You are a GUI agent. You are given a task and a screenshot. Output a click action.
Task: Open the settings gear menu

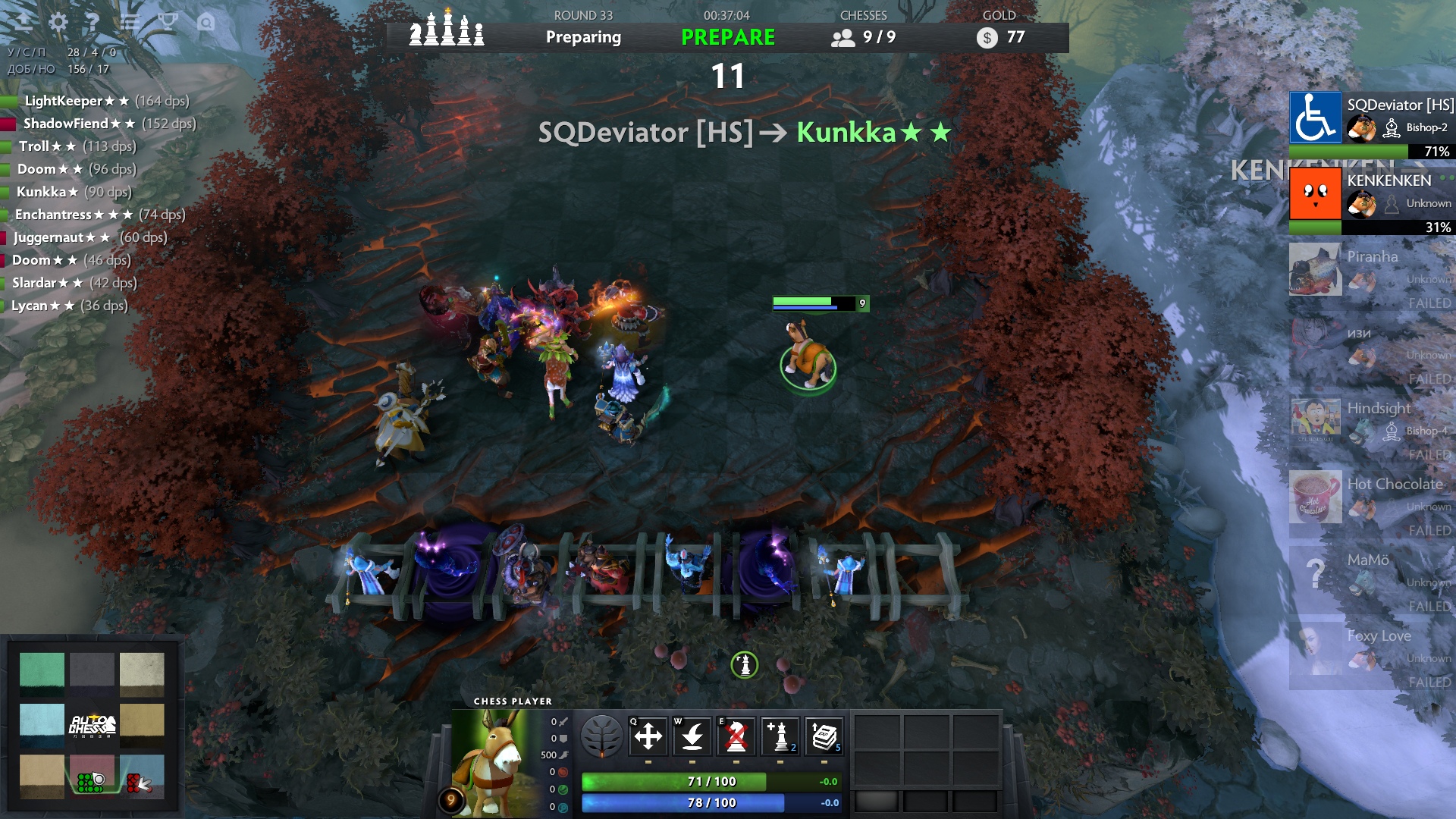pyautogui.click(x=58, y=22)
